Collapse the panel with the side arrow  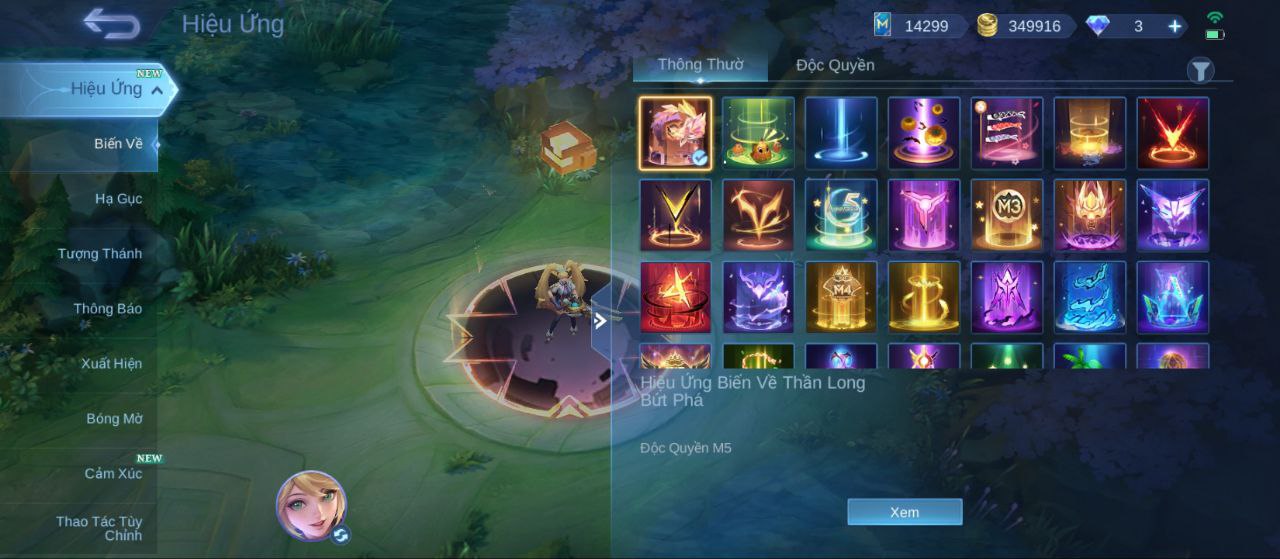[600, 321]
